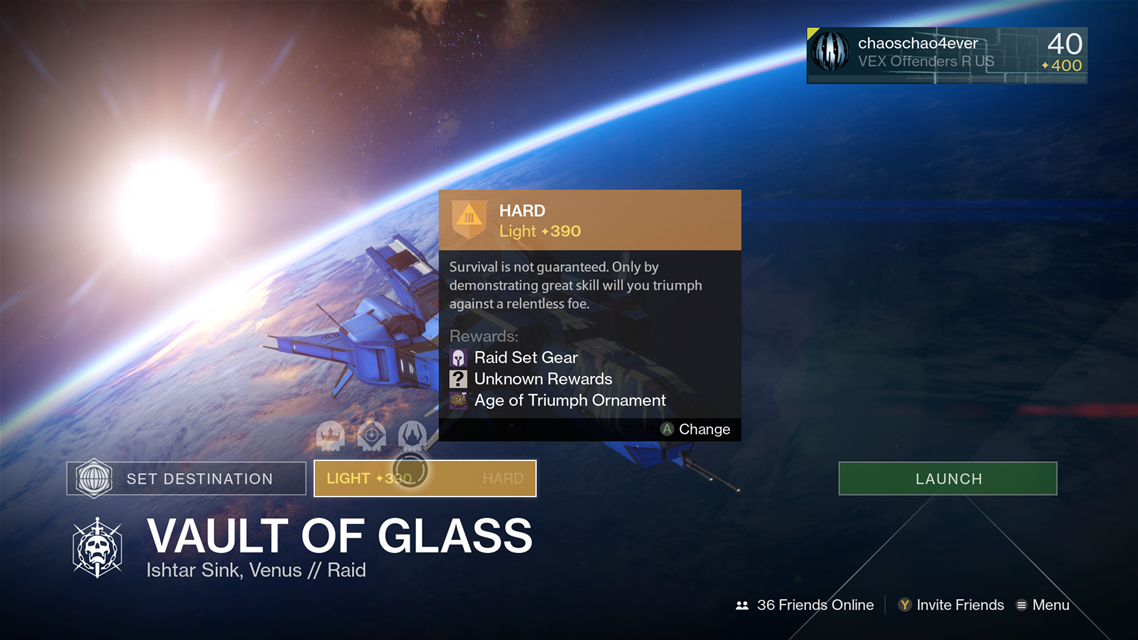Select the crosshair skull modifier icon
The image size is (1138, 640).
click(x=371, y=435)
